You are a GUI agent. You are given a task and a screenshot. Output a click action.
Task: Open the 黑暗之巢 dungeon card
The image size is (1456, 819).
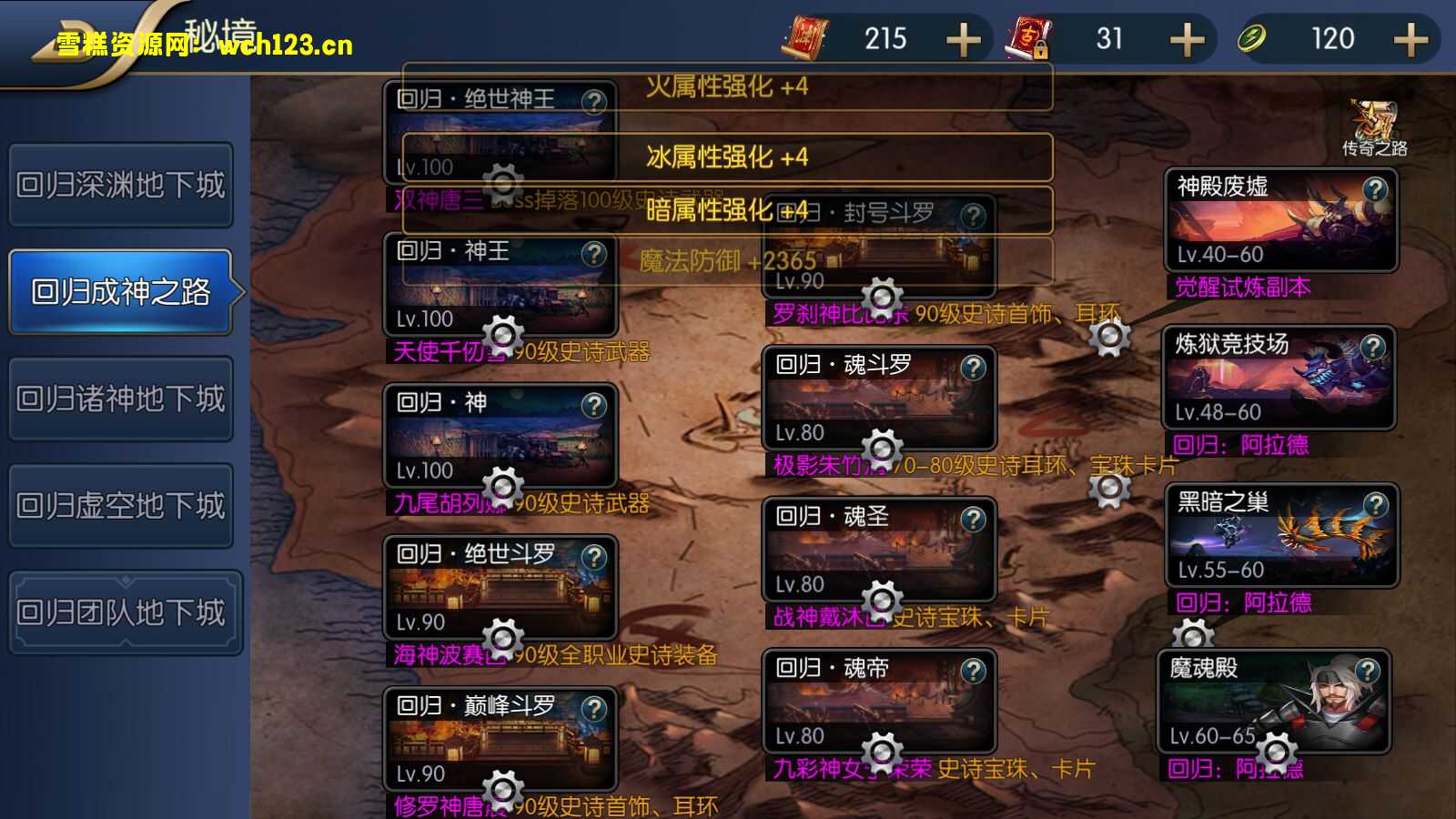[x=1281, y=535]
